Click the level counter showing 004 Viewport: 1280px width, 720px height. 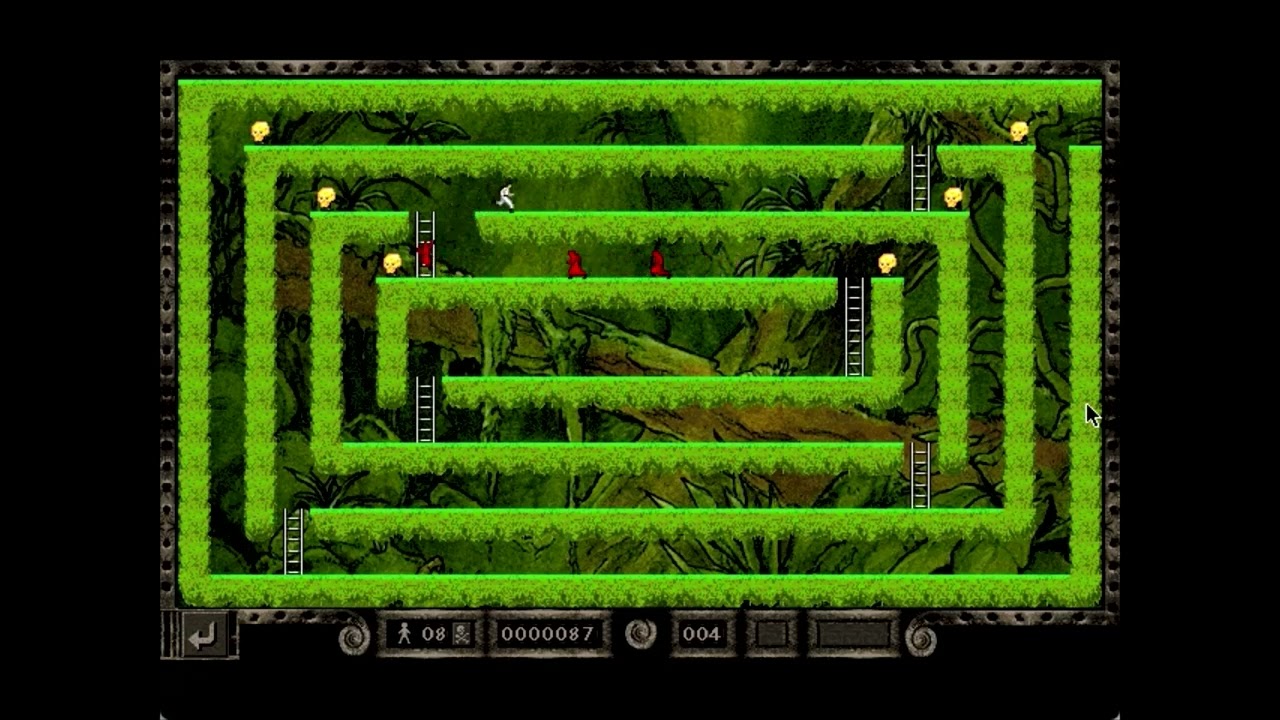[703, 633]
